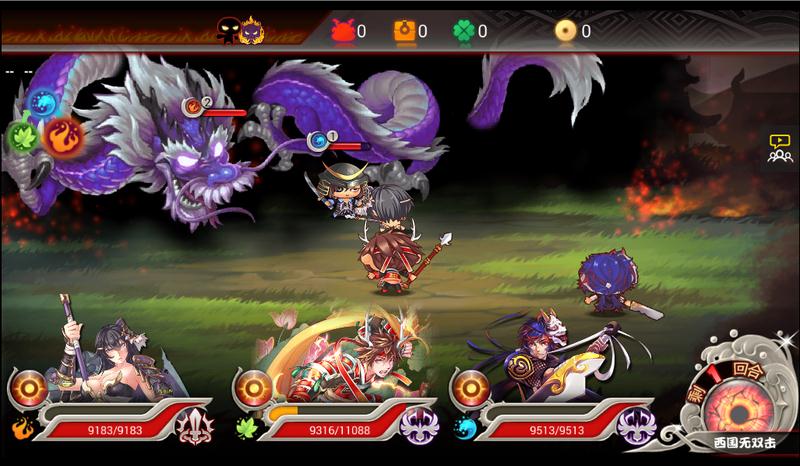800x466 pixels.
Task: Click the purple flame boss wave marker
Action: (x=252, y=31)
